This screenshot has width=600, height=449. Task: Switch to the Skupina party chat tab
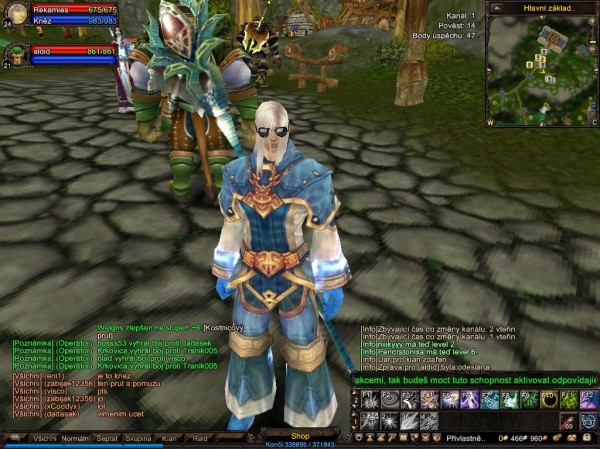coord(139,438)
